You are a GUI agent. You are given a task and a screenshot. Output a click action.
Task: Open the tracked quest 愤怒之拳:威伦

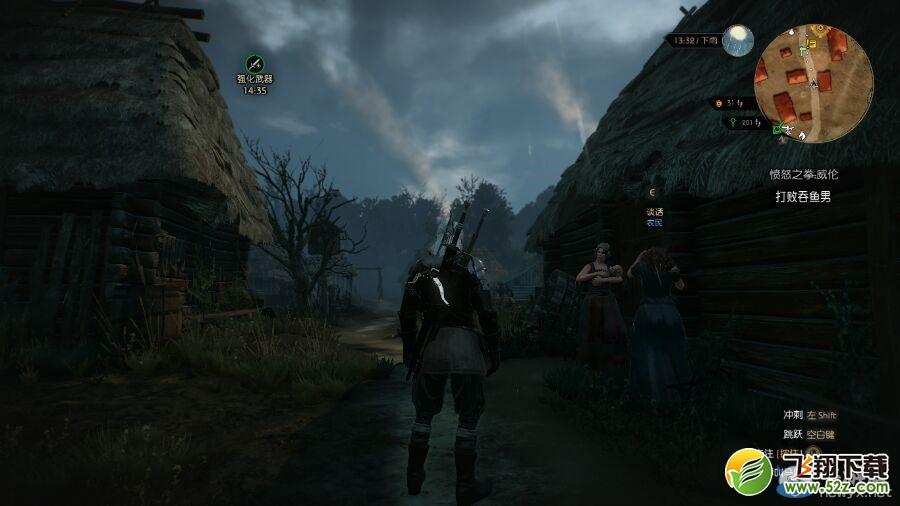803,174
